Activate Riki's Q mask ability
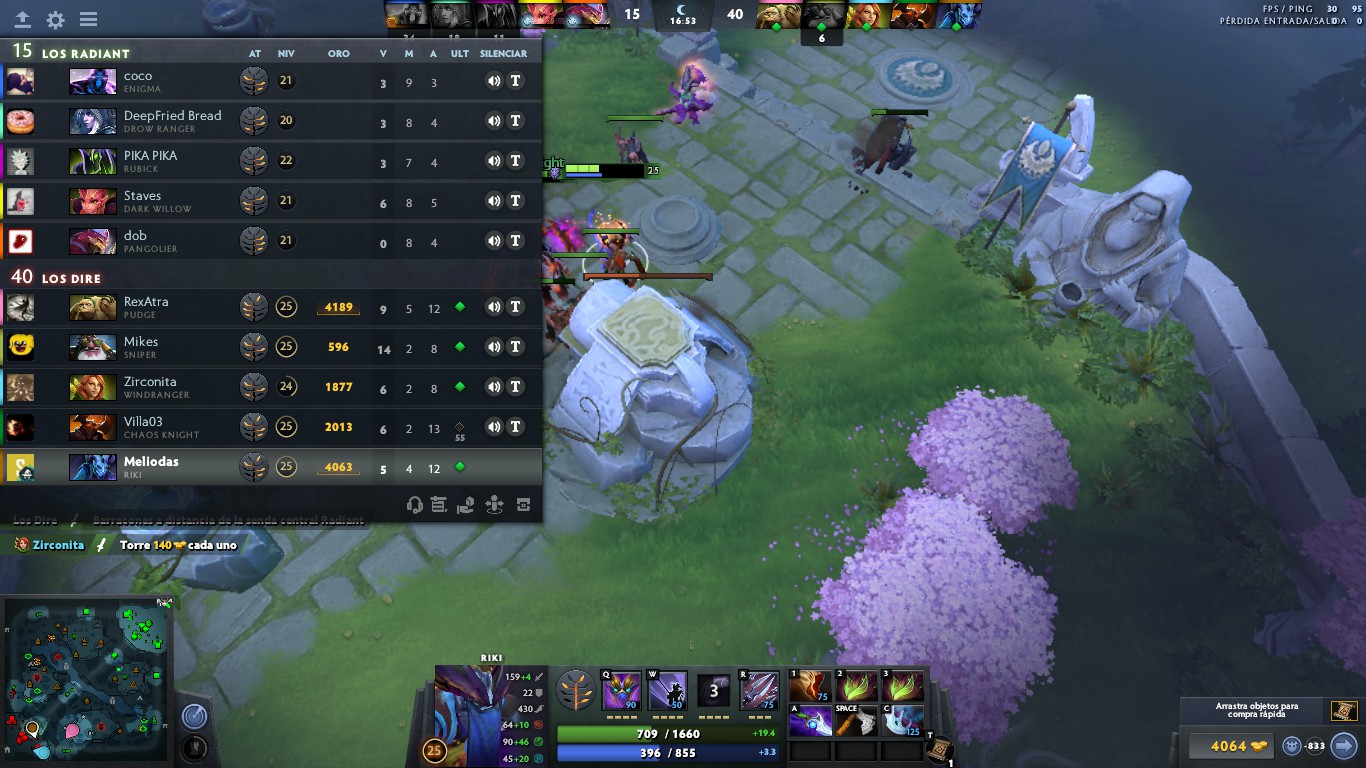 pos(621,691)
